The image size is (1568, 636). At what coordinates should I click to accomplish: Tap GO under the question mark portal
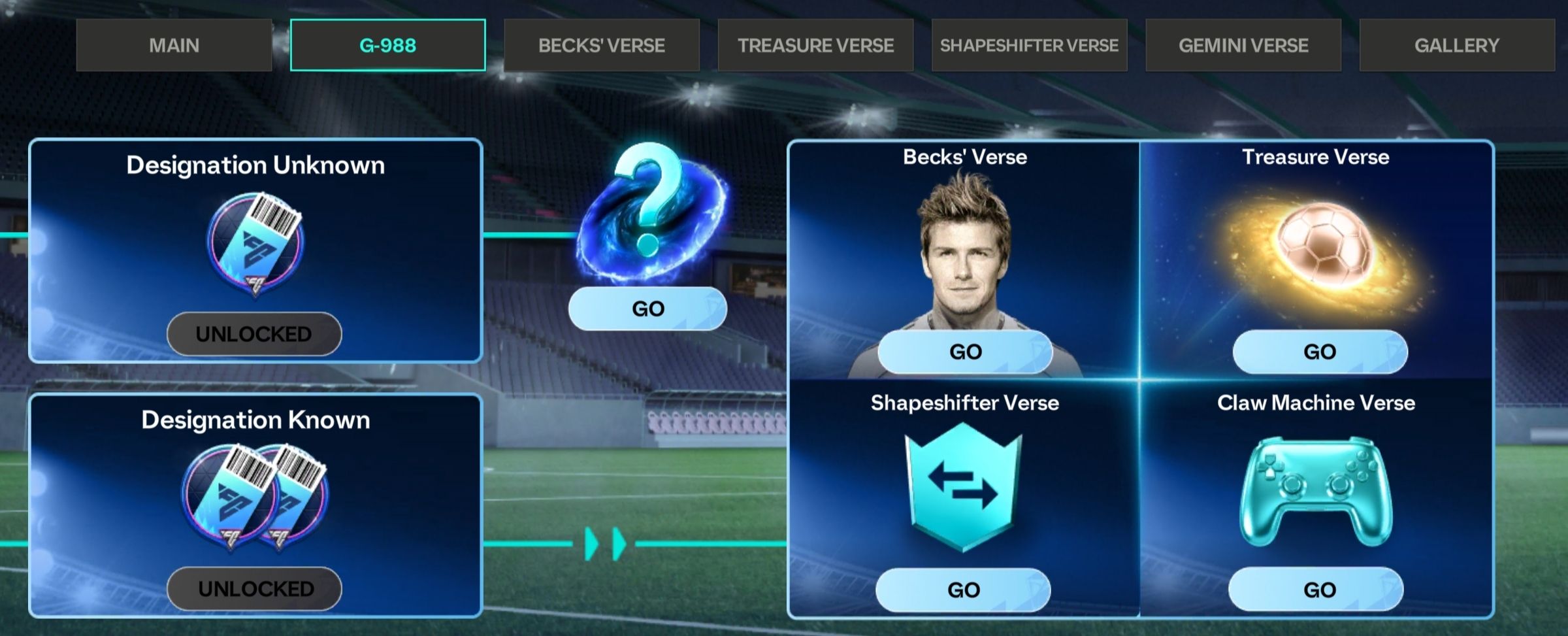[x=647, y=309]
